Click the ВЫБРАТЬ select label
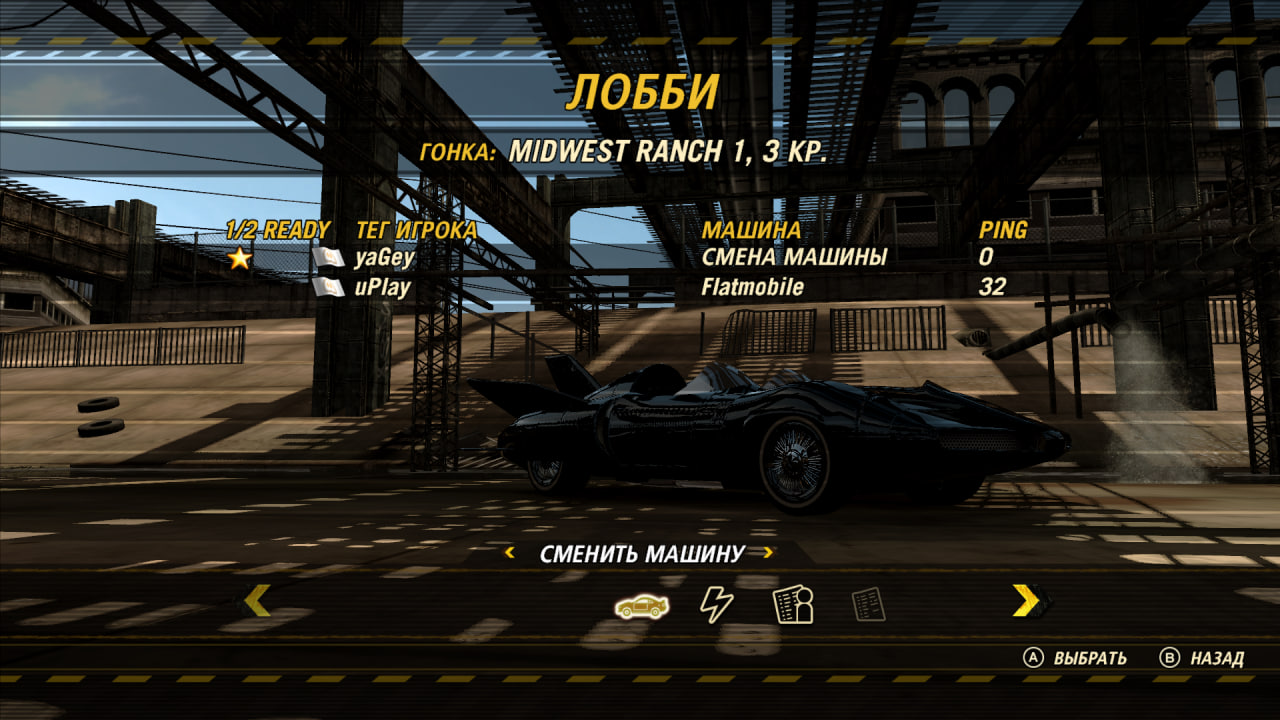This screenshot has height=720, width=1280. pyautogui.click(x=1089, y=658)
